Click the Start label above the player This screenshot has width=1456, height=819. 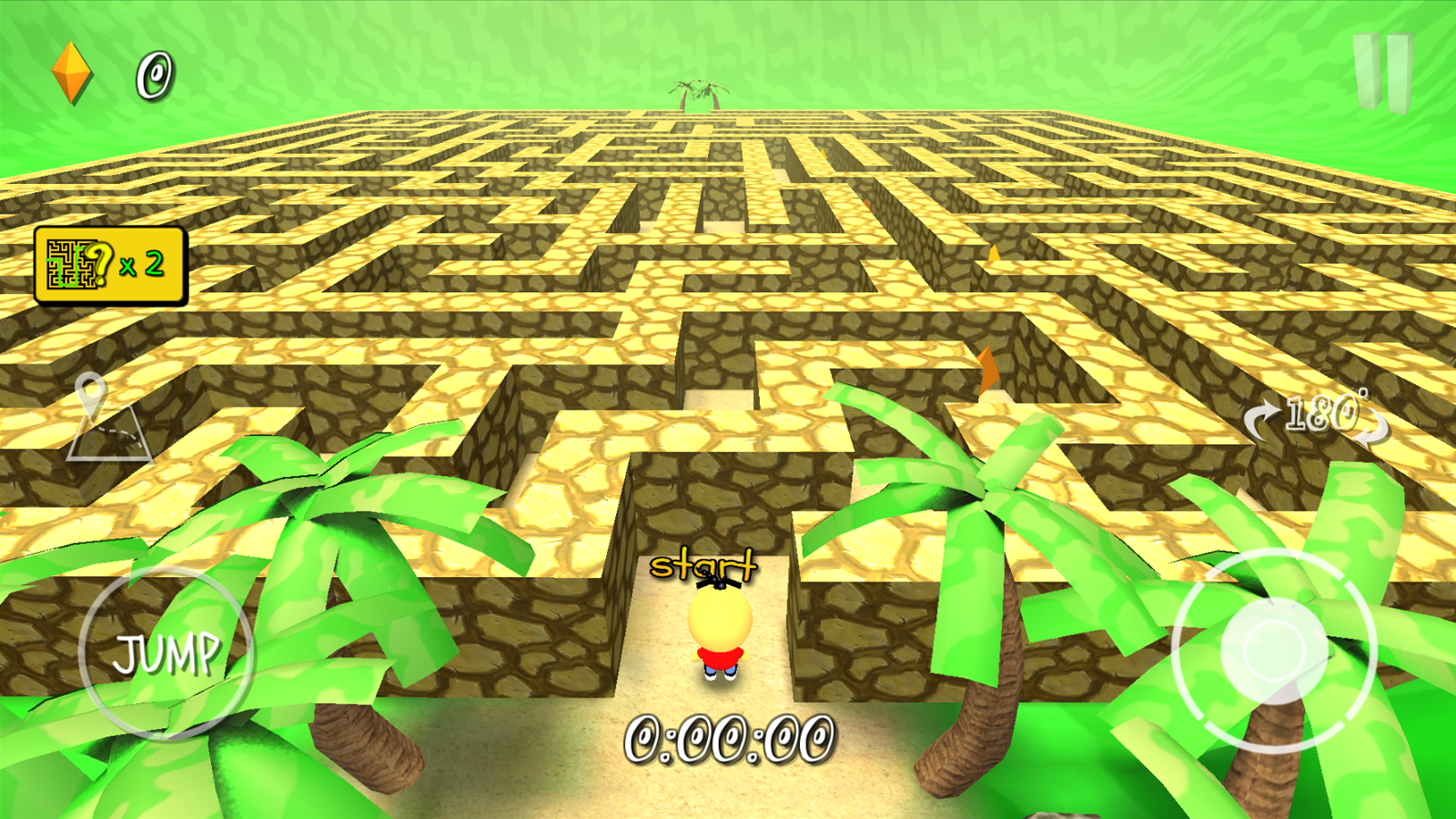705,565
